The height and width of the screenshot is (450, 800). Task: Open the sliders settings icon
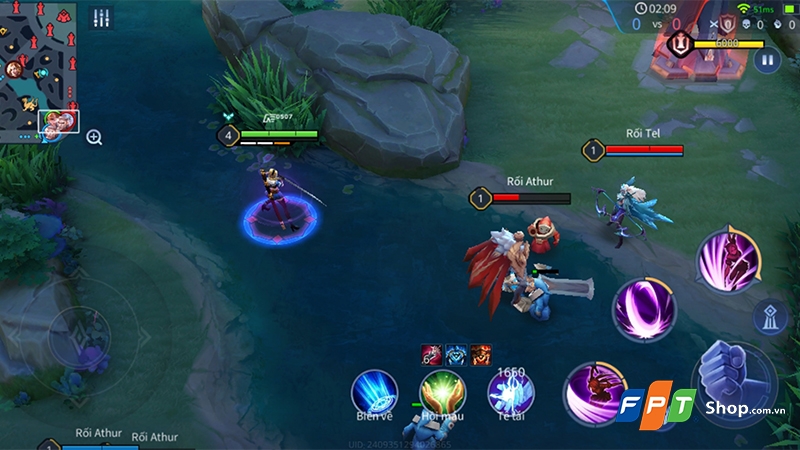(101, 19)
